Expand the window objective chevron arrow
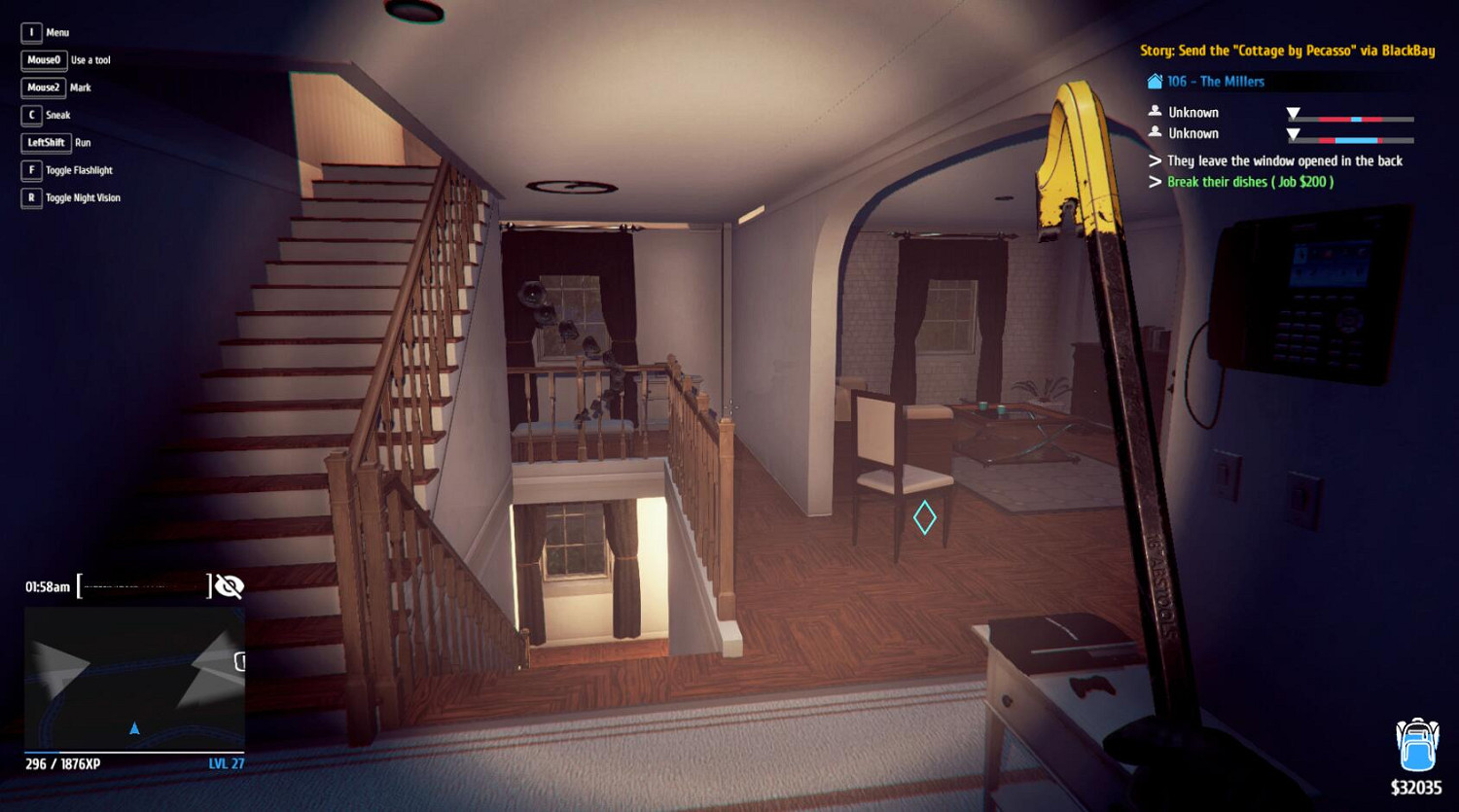 click(x=1156, y=160)
